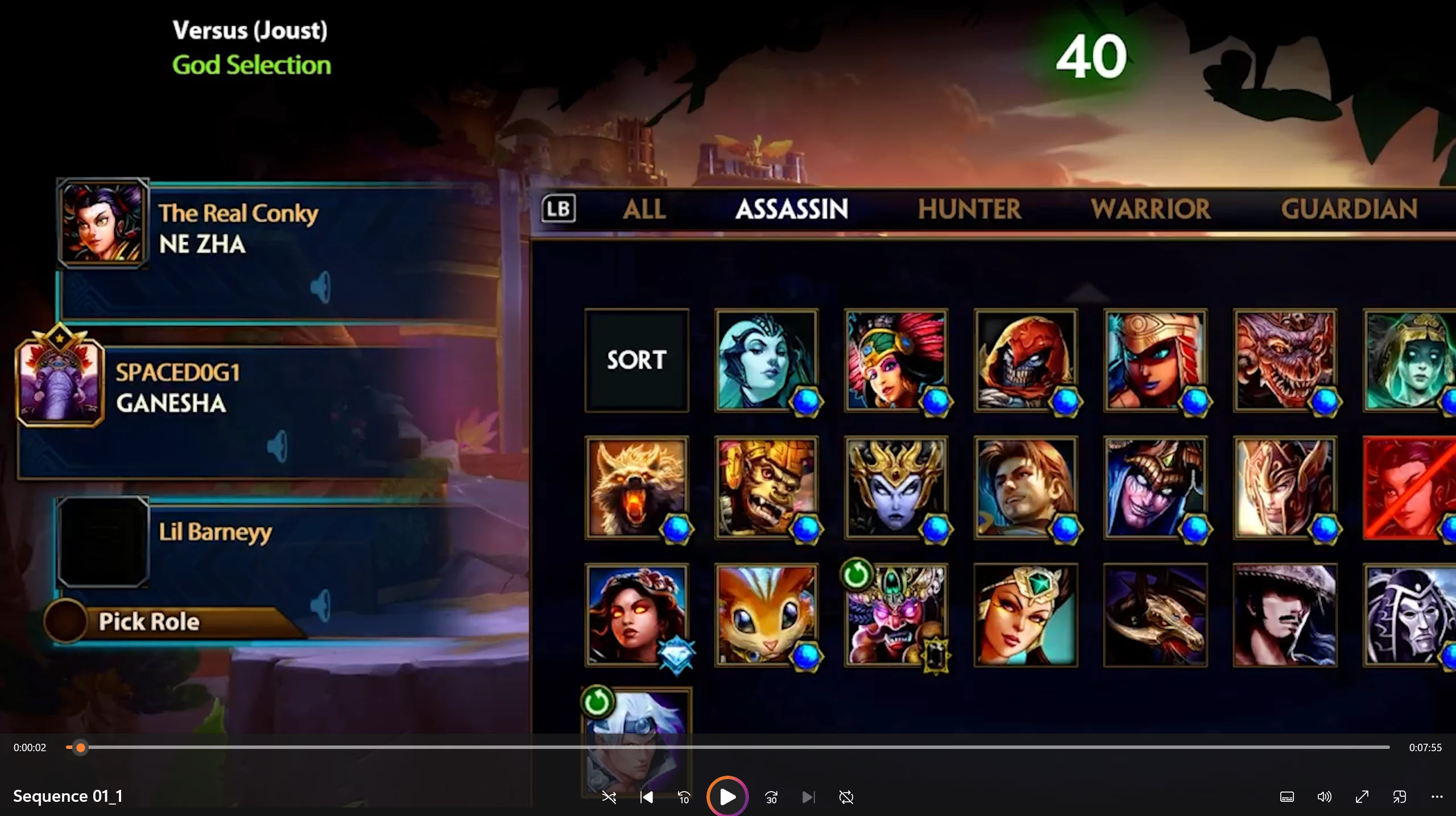The width and height of the screenshot is (1456, 816).
Task: Open the SORT options tile
Action: click(x=636, y=360)
